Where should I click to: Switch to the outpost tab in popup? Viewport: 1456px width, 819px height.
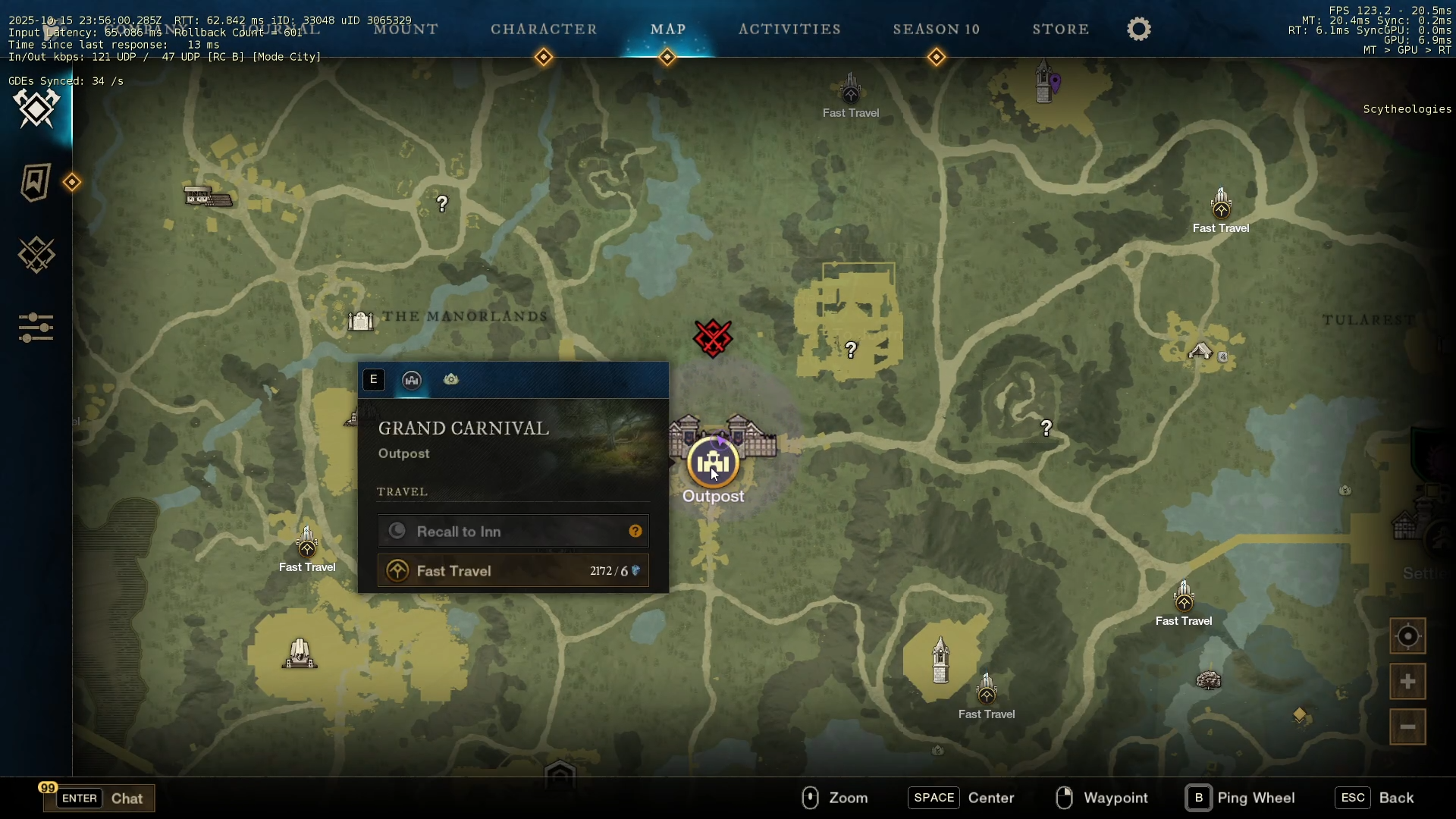point(412,380)
